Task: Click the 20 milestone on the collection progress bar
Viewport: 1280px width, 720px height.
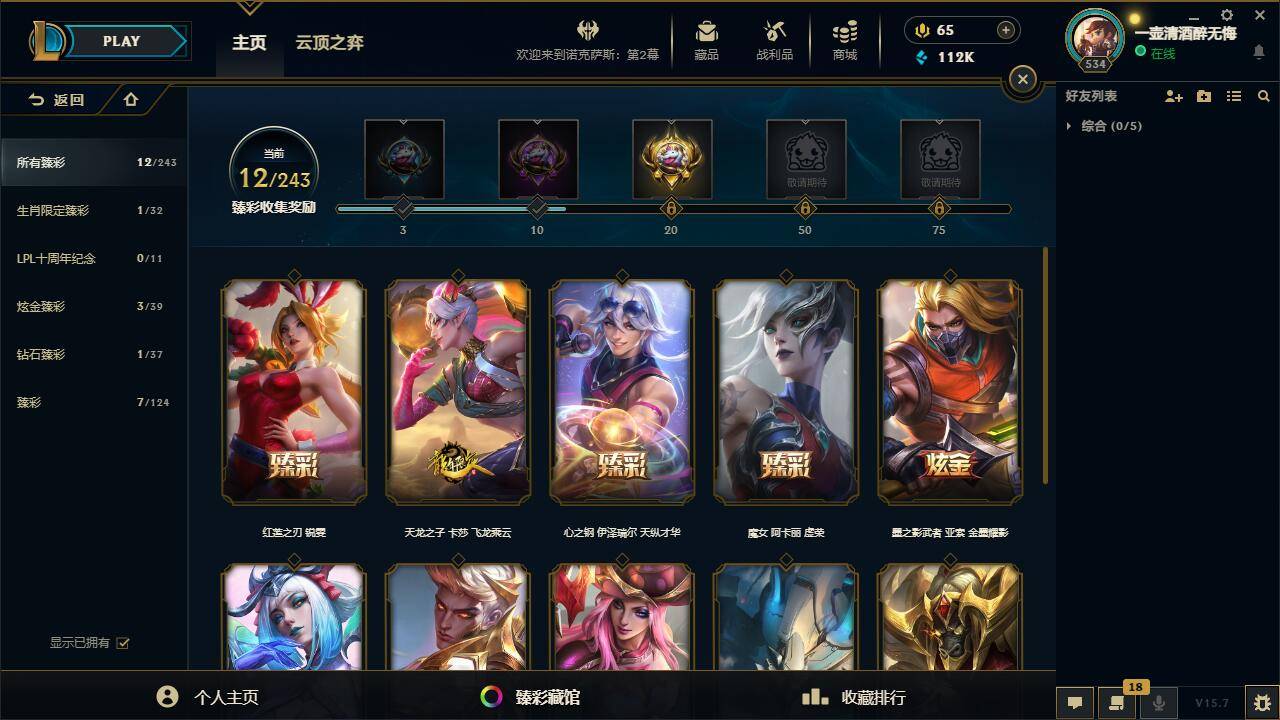Action: (x=671, y=210)
